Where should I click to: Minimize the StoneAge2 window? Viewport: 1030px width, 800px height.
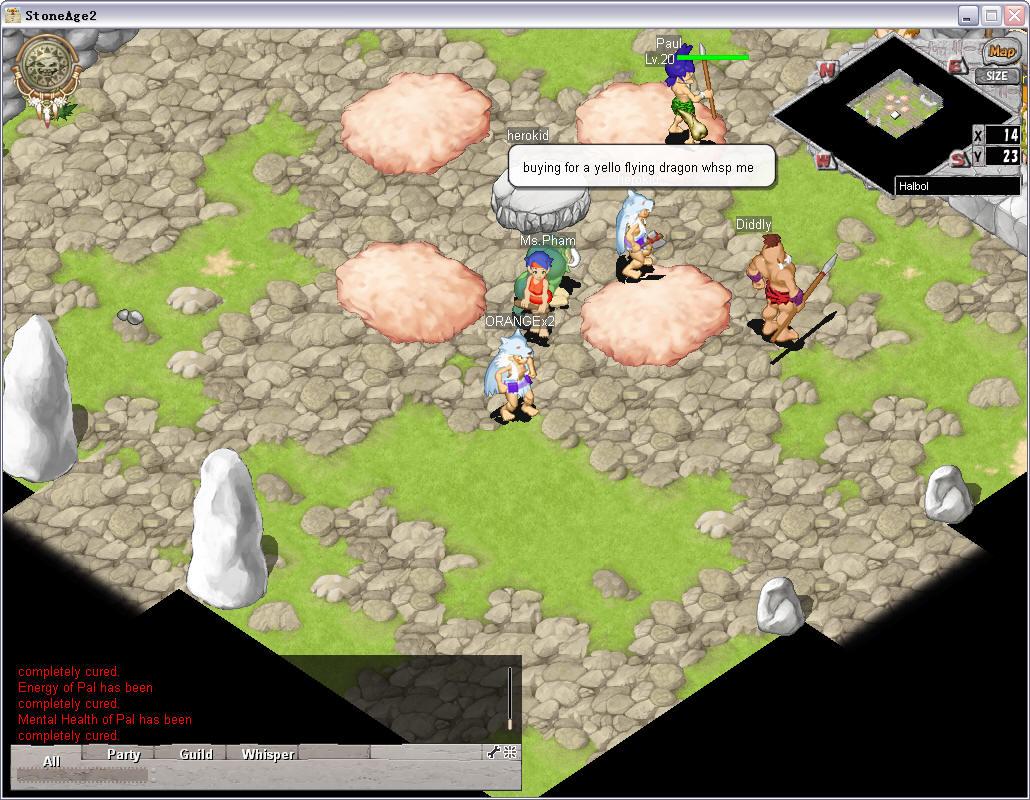(x=968, y=15)
